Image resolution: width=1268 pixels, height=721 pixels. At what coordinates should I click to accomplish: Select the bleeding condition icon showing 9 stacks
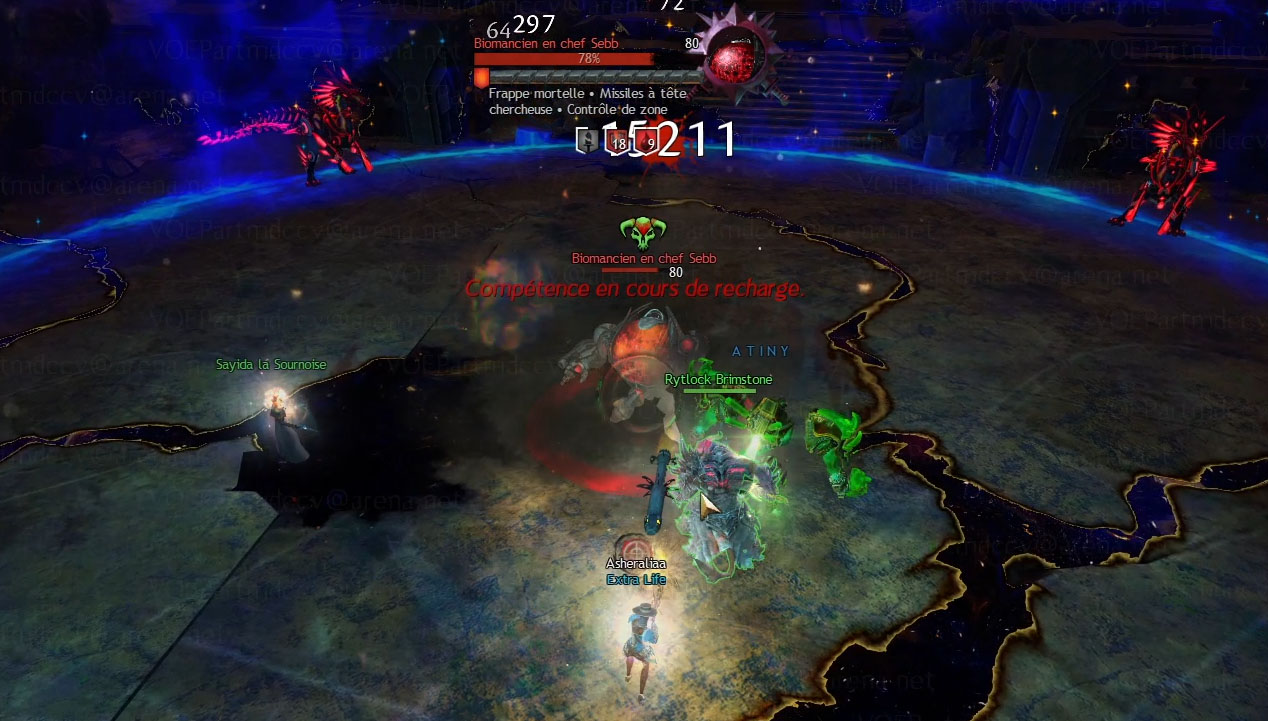click(x=647, y=142)
